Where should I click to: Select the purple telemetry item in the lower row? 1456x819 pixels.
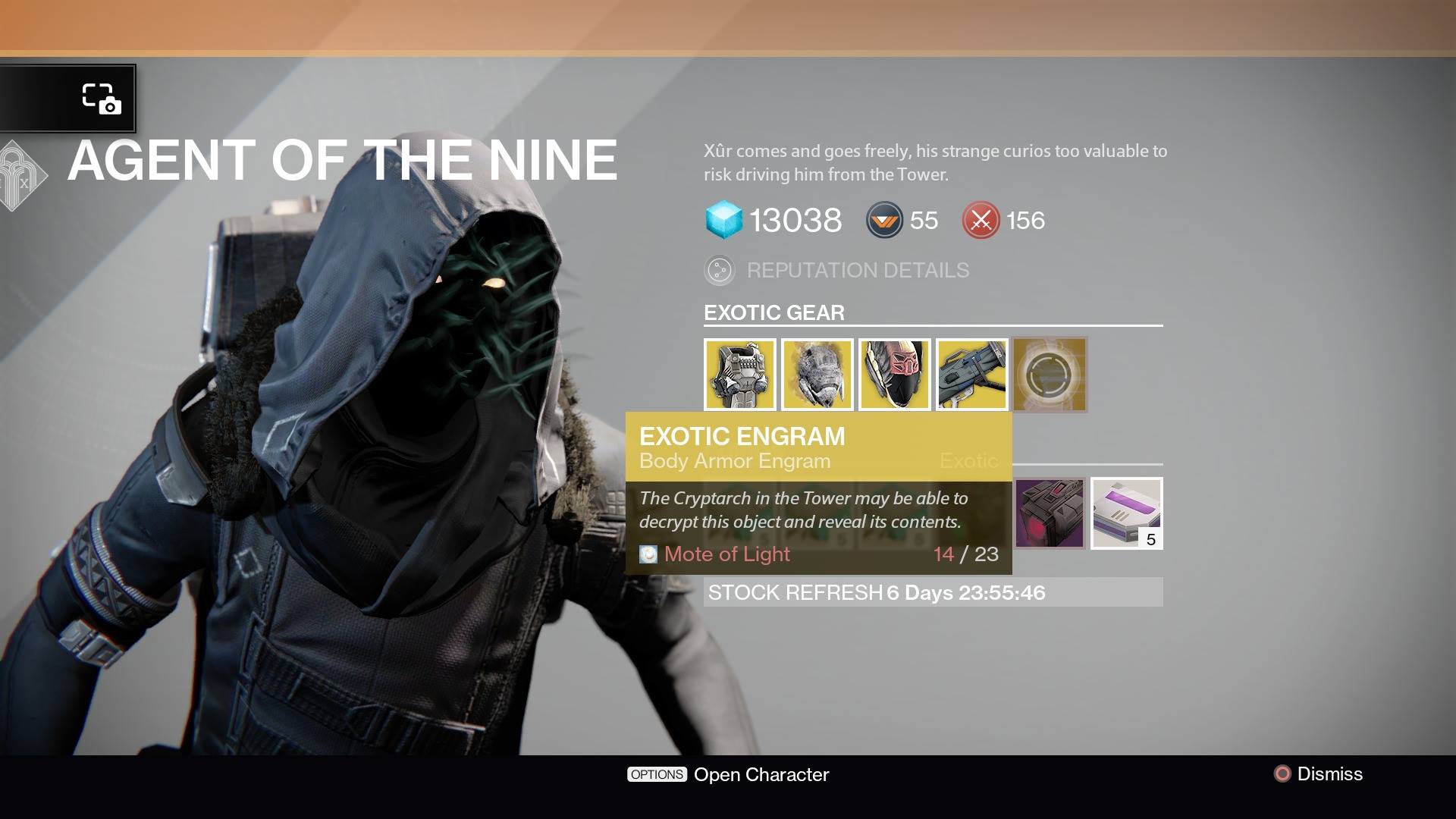coord(1050,513)
